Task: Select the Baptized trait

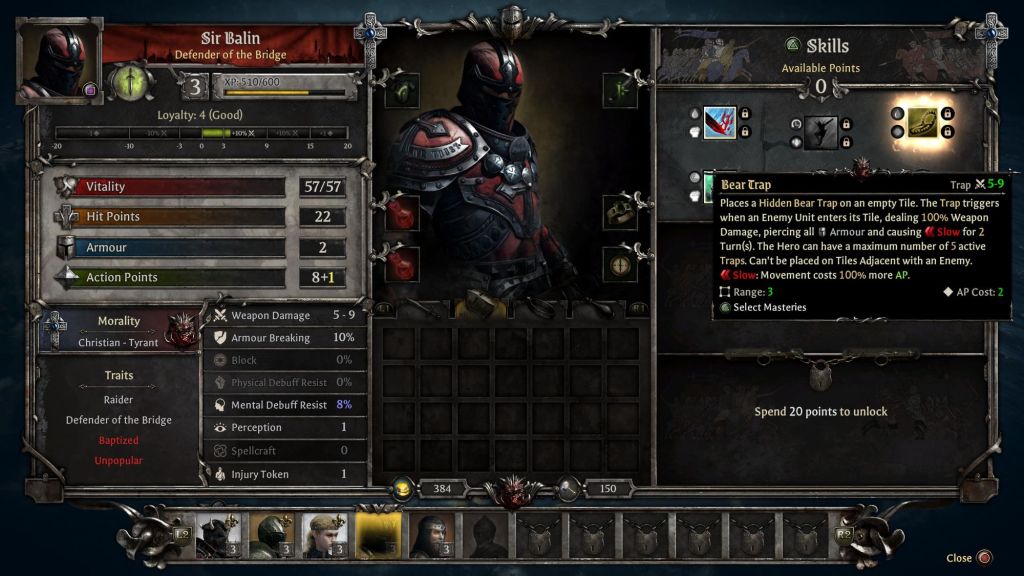Action: click(x=118, y=440)
